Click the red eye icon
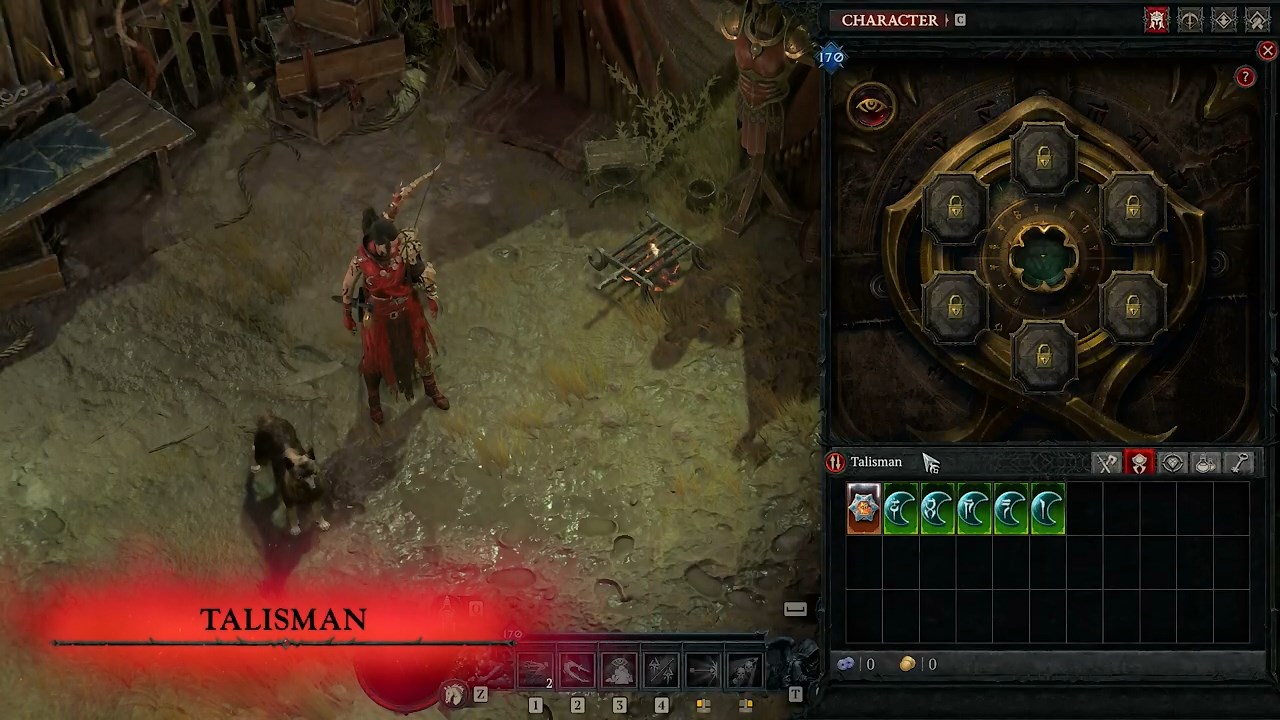This screenshot has height=720, width=1280. click(x=870, y=106)
